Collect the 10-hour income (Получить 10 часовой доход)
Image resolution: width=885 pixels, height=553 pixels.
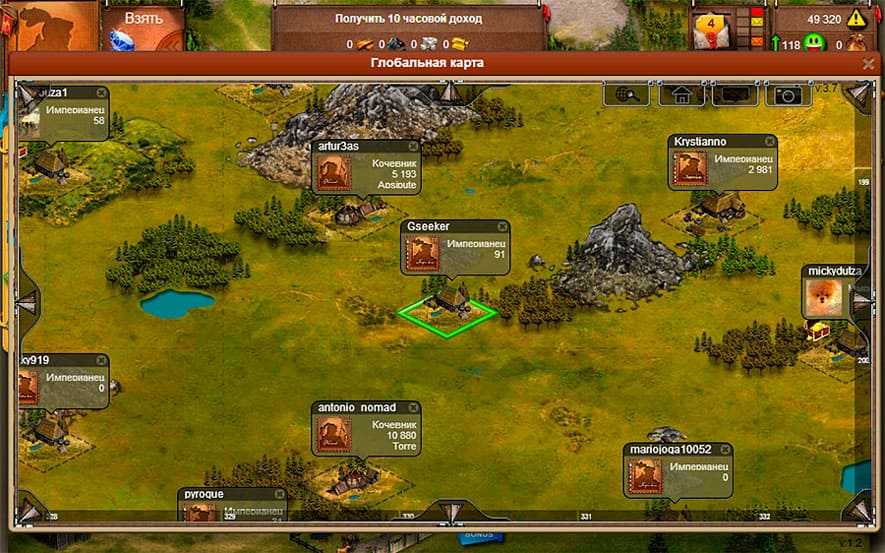click(x=407, y=19)
